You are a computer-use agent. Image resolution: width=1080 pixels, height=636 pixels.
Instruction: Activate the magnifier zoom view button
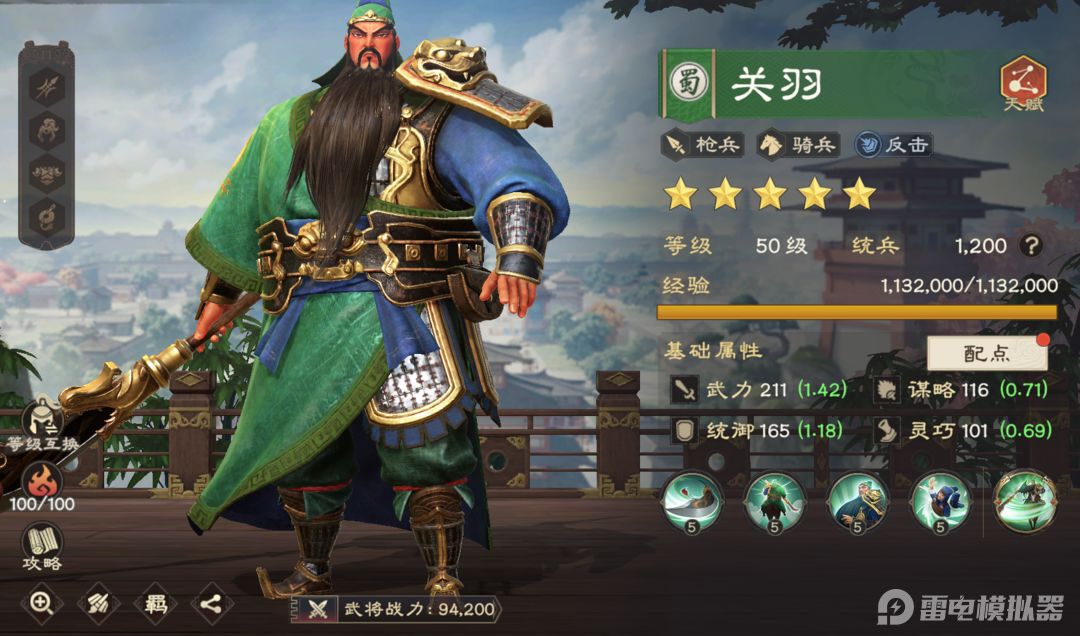(x=41, y=602)
